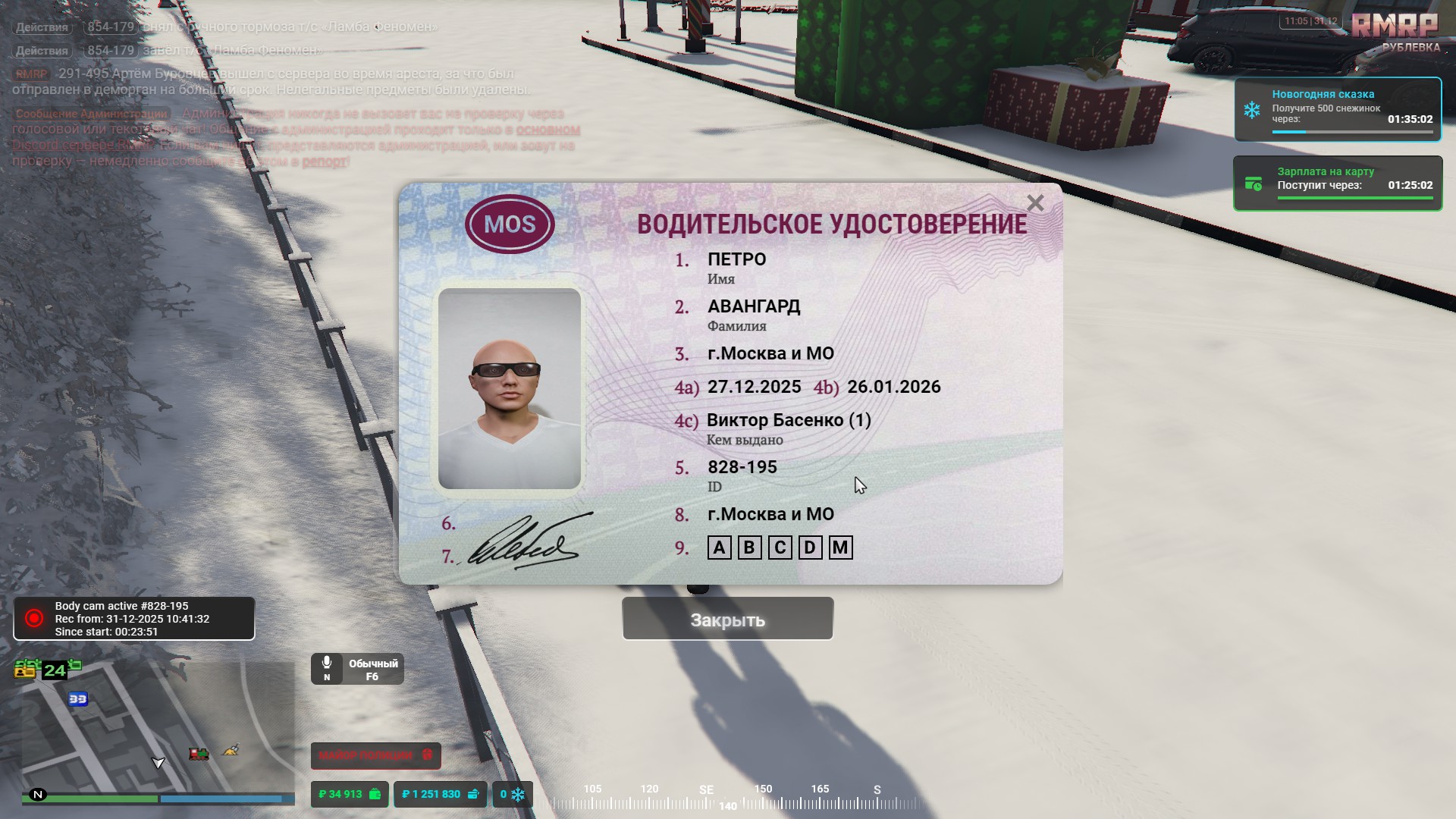Click the license holder's photo
Viewport: 1456px width, 819px height.
pos(510,388)
